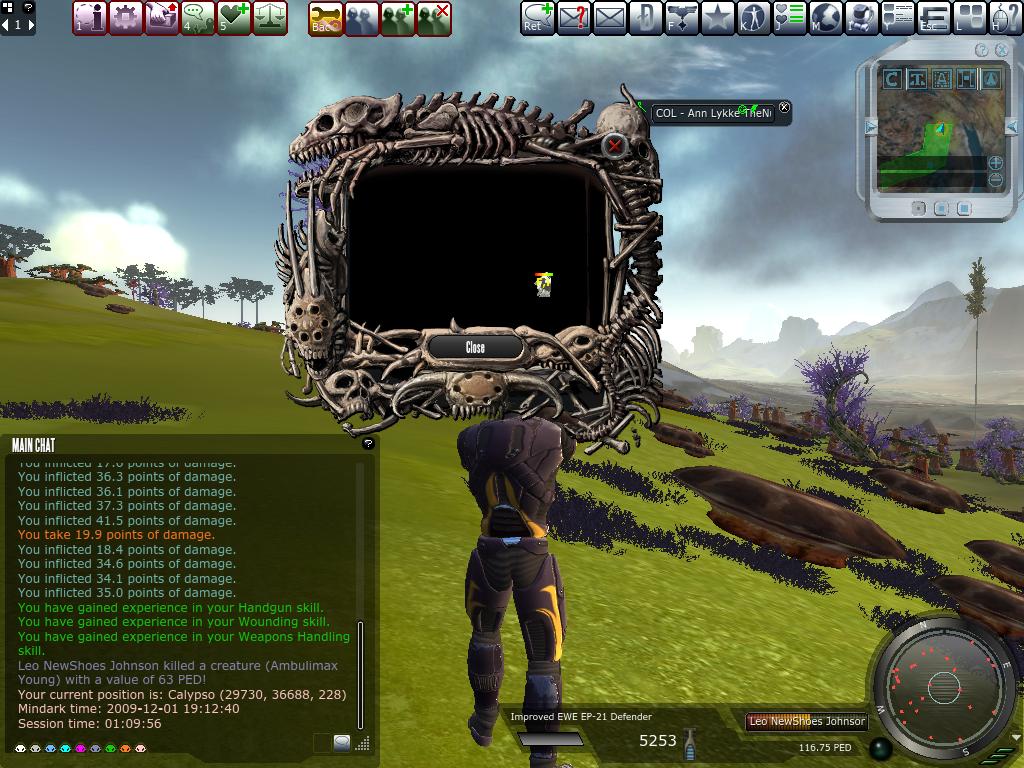Screen dimensions: 1024x768
Task: Dismiss the COL - Ann Lykke name tag
Action: coord(784,108)
